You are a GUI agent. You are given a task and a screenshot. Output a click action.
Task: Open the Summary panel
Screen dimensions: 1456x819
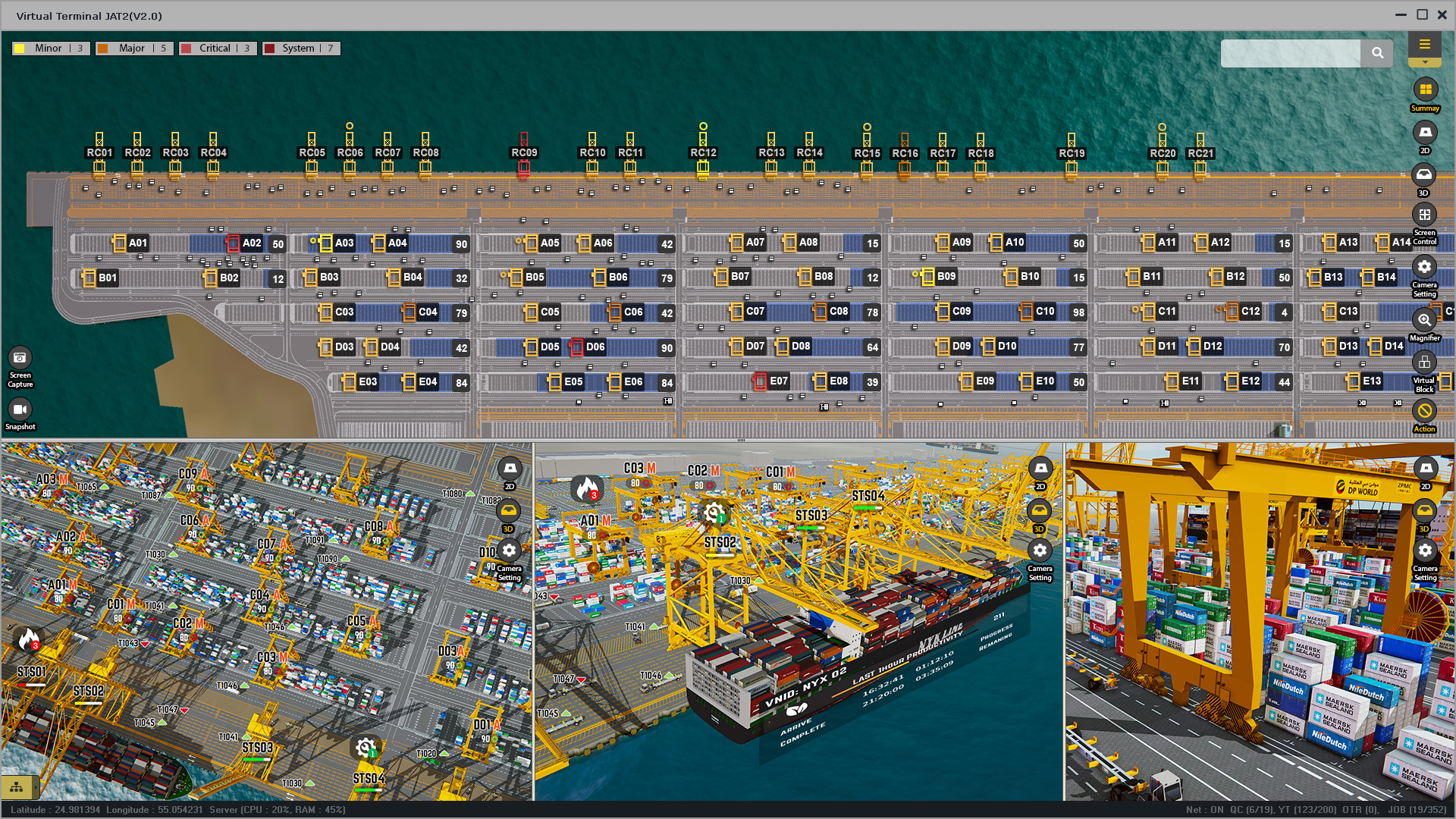pos(1425,90)
